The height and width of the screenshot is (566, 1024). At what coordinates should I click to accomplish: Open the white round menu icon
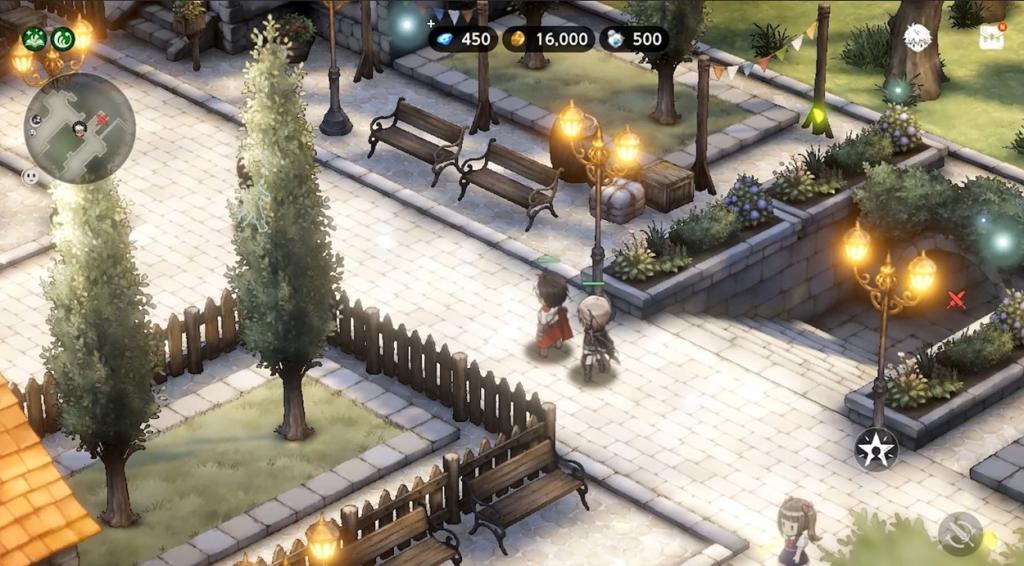pyautogui.click(x=917, y=37)
